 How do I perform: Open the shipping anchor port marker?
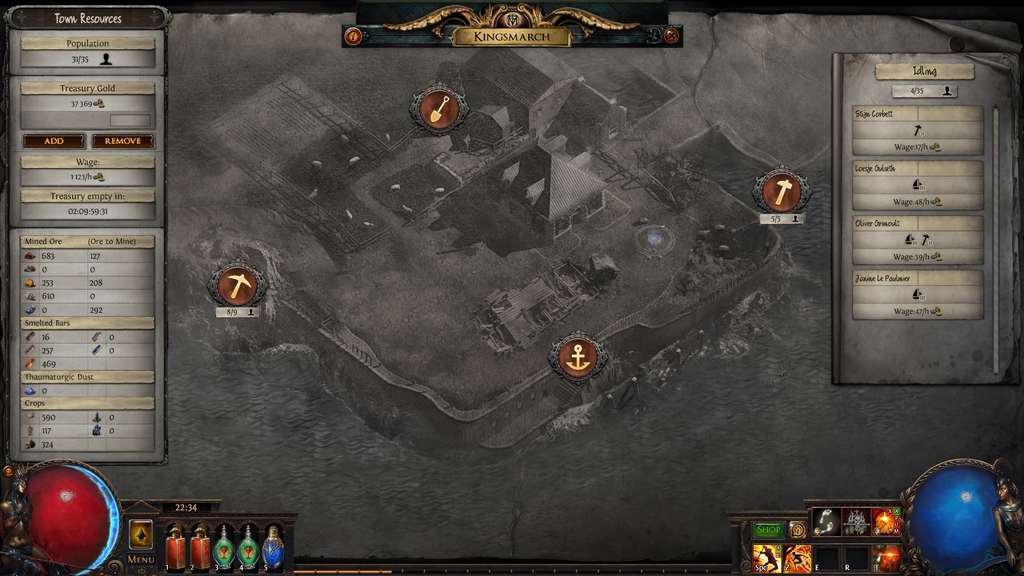click(x=577, y=357)
